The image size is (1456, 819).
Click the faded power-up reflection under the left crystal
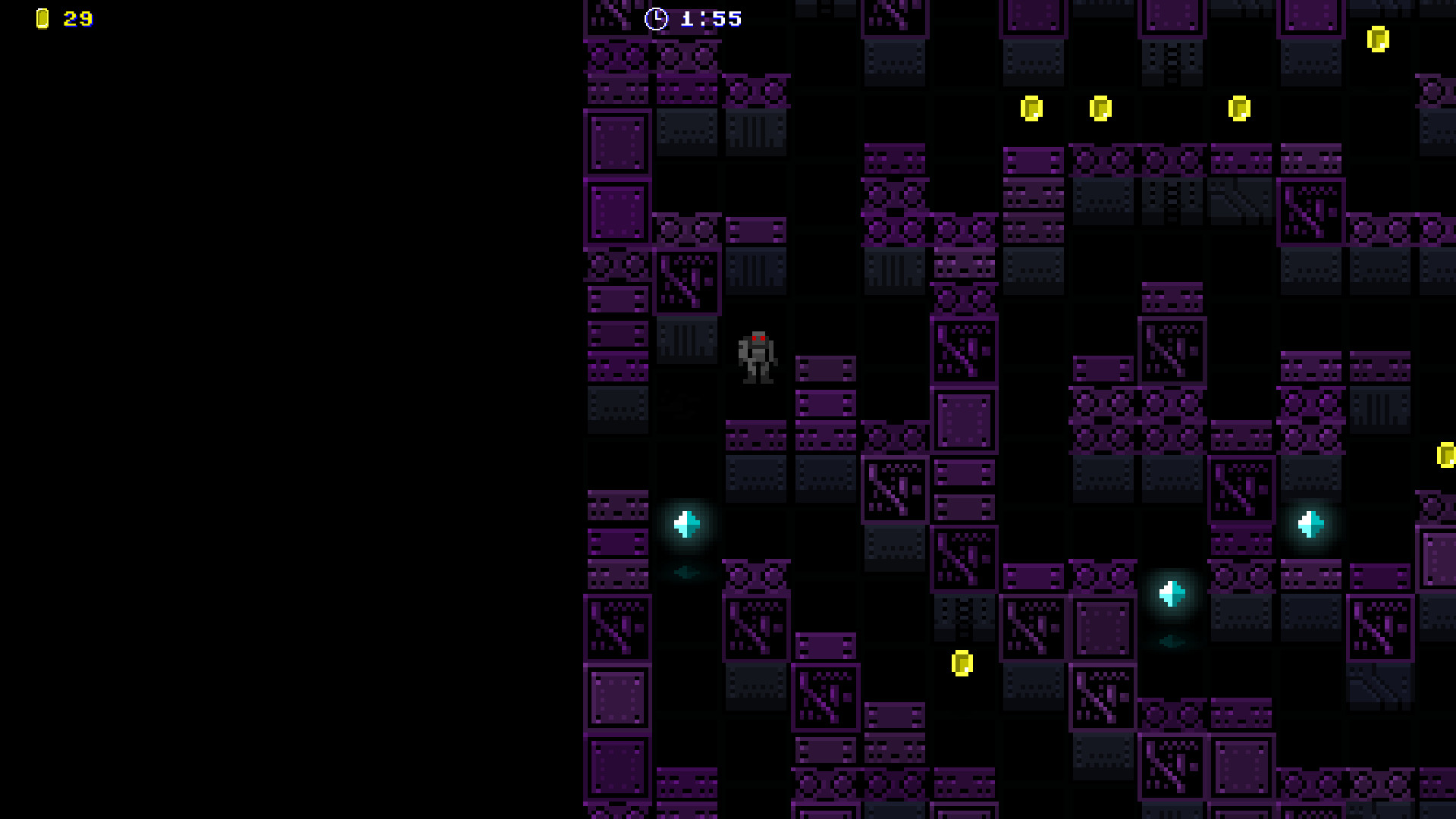click(x=685, y=573)
